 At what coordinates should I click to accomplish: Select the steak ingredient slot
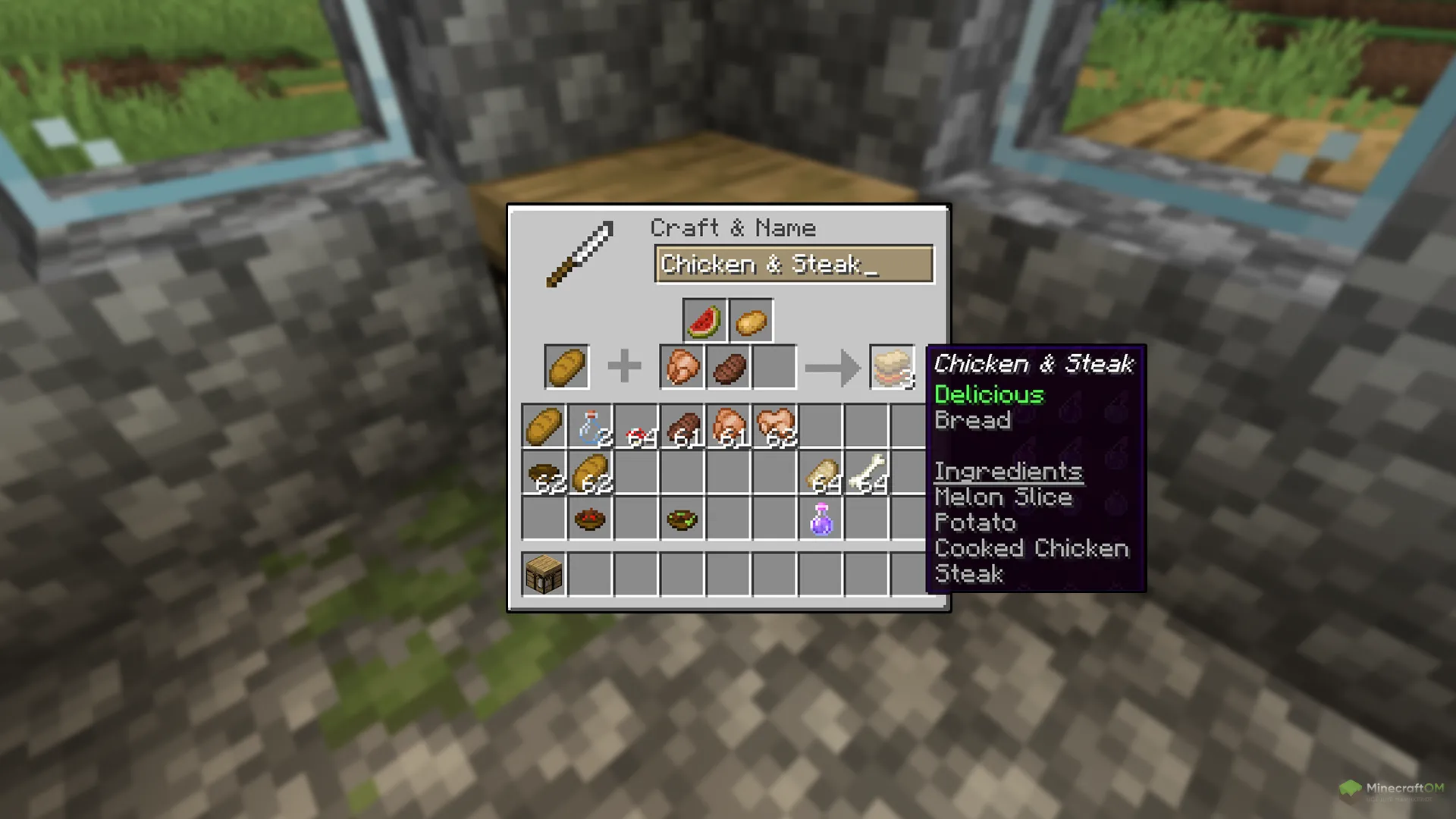[x=729, y=367]
